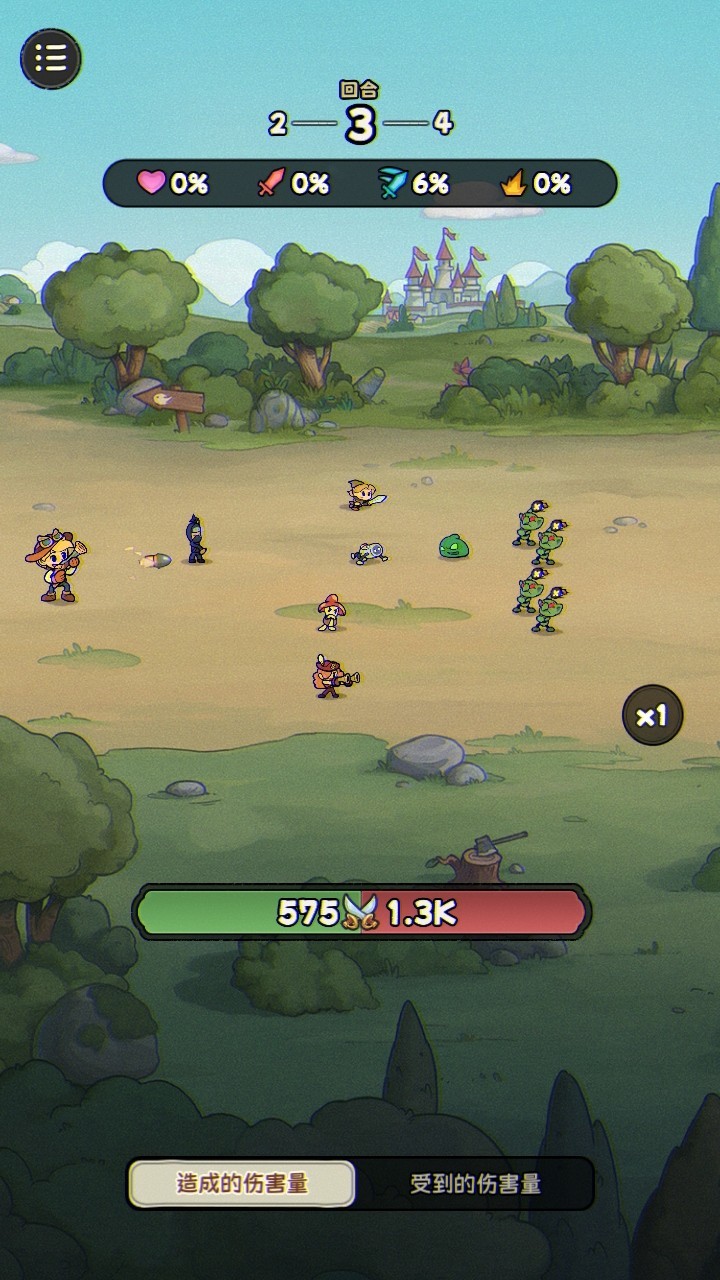Viewport: 720px width, 1280px height.
Task: Open the list menu button
Action: 51,58
